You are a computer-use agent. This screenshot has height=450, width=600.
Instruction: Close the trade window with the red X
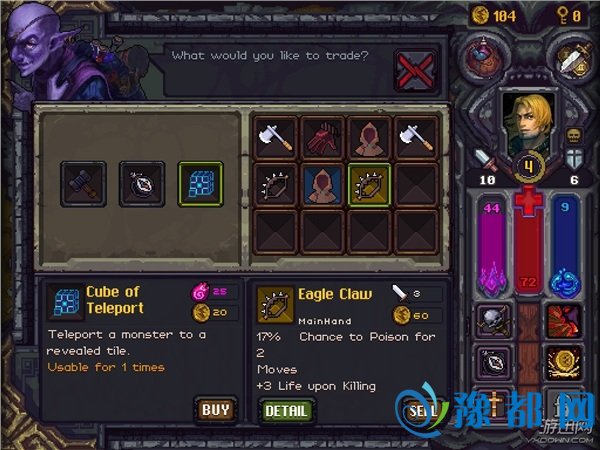point(416,70)
